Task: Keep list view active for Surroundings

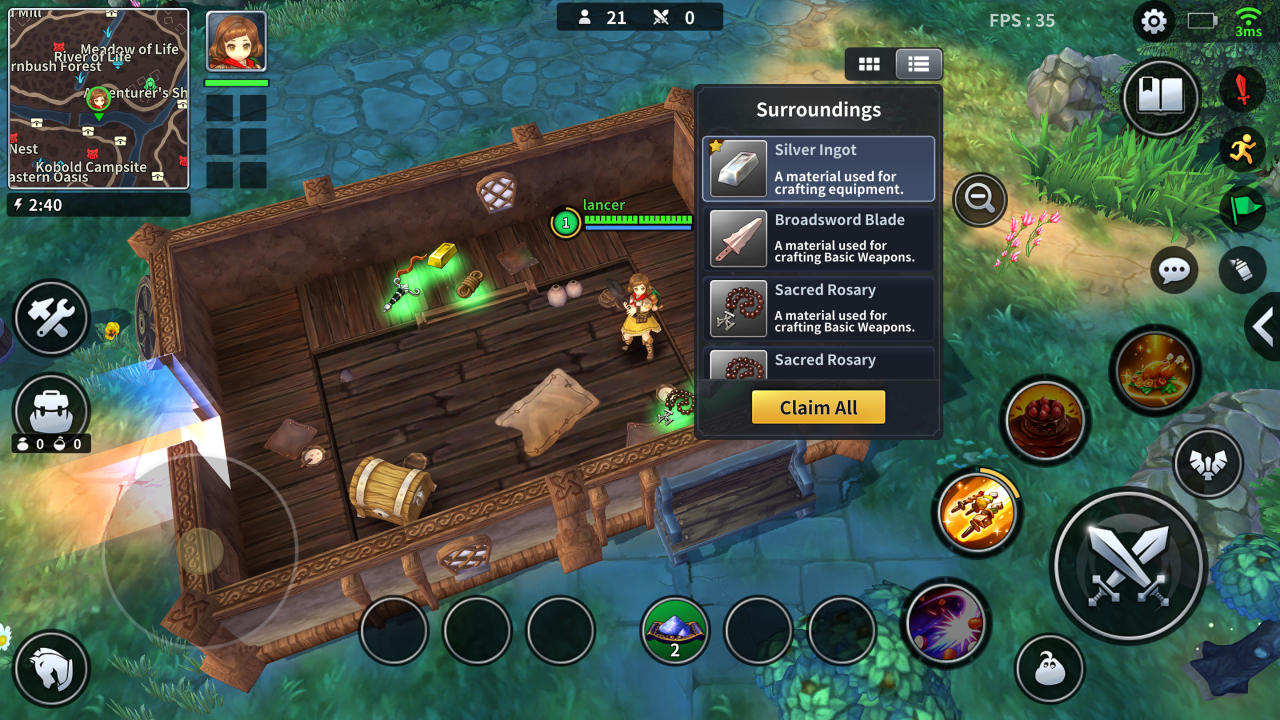Action: (x=917, y=63)
